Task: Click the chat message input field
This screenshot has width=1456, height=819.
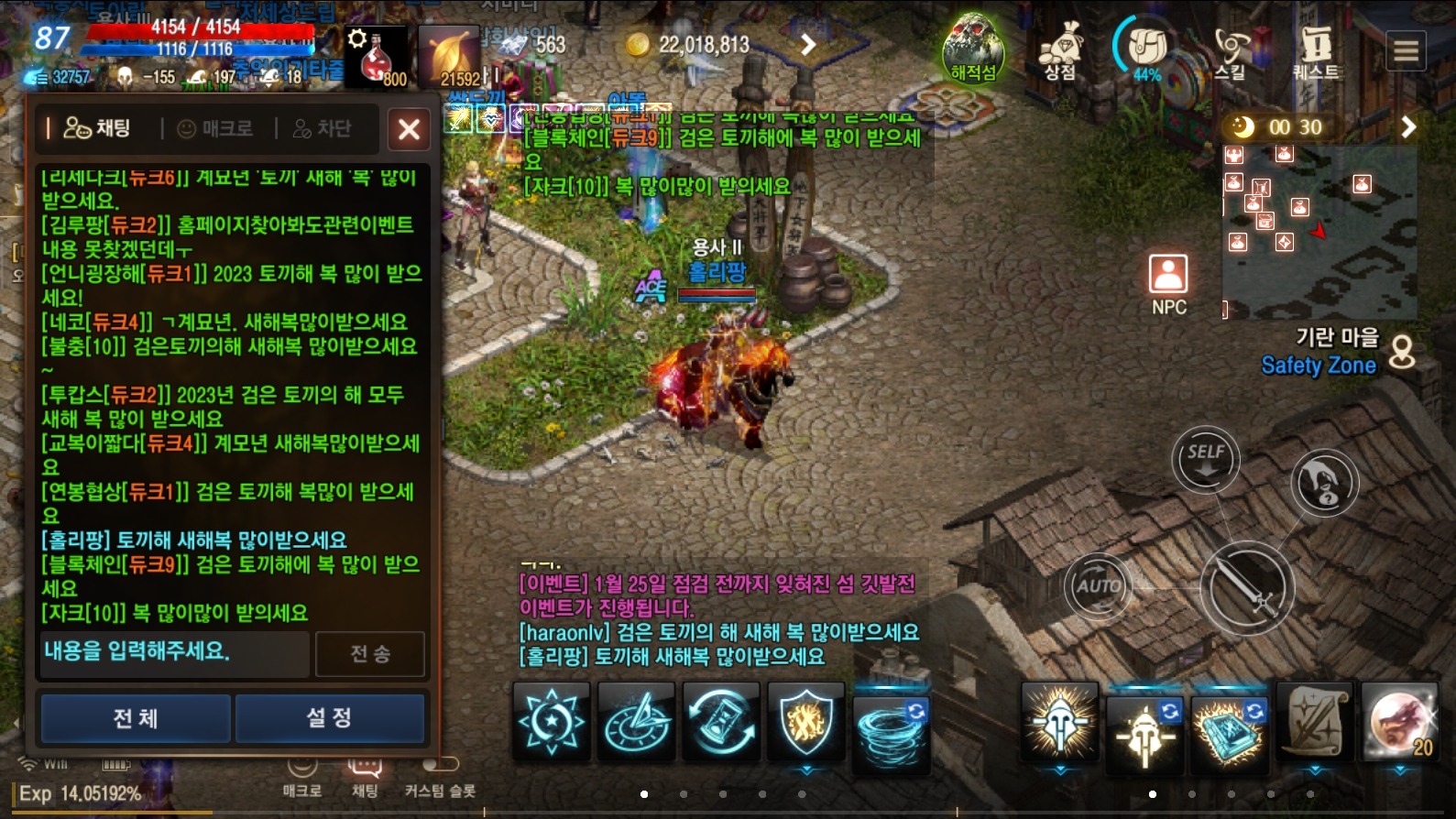Action: [174, 655]
